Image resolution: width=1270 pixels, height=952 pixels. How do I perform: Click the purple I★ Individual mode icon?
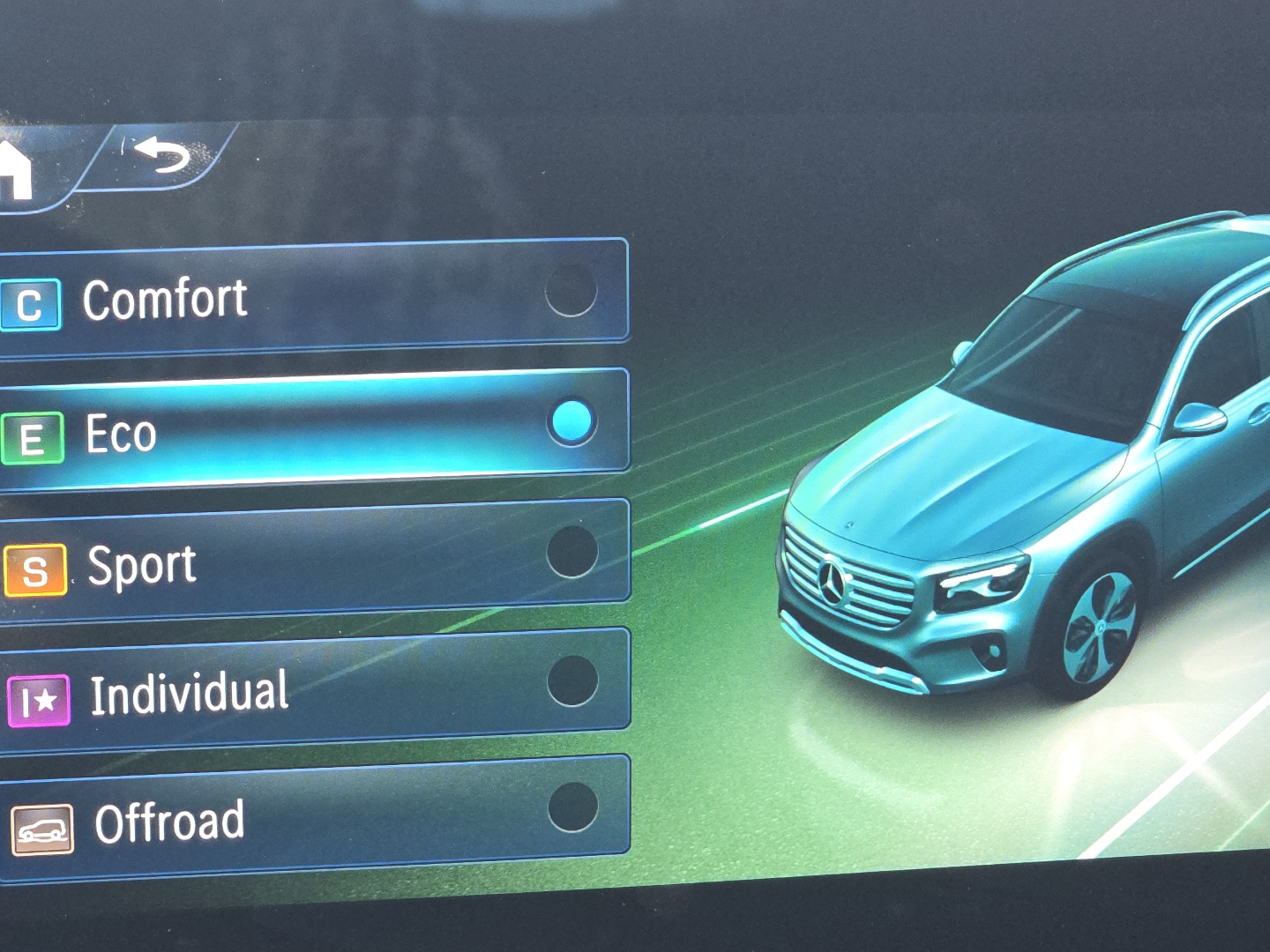(38, 699)
